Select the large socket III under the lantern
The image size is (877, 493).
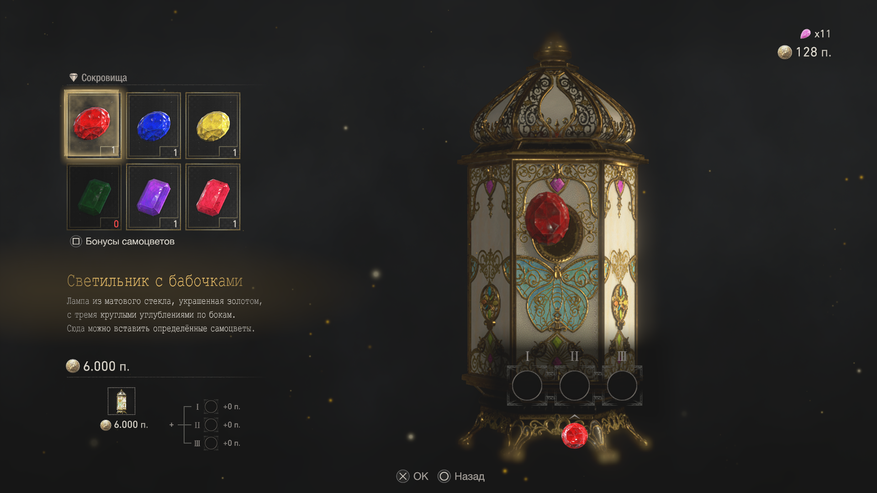(622, 384)
